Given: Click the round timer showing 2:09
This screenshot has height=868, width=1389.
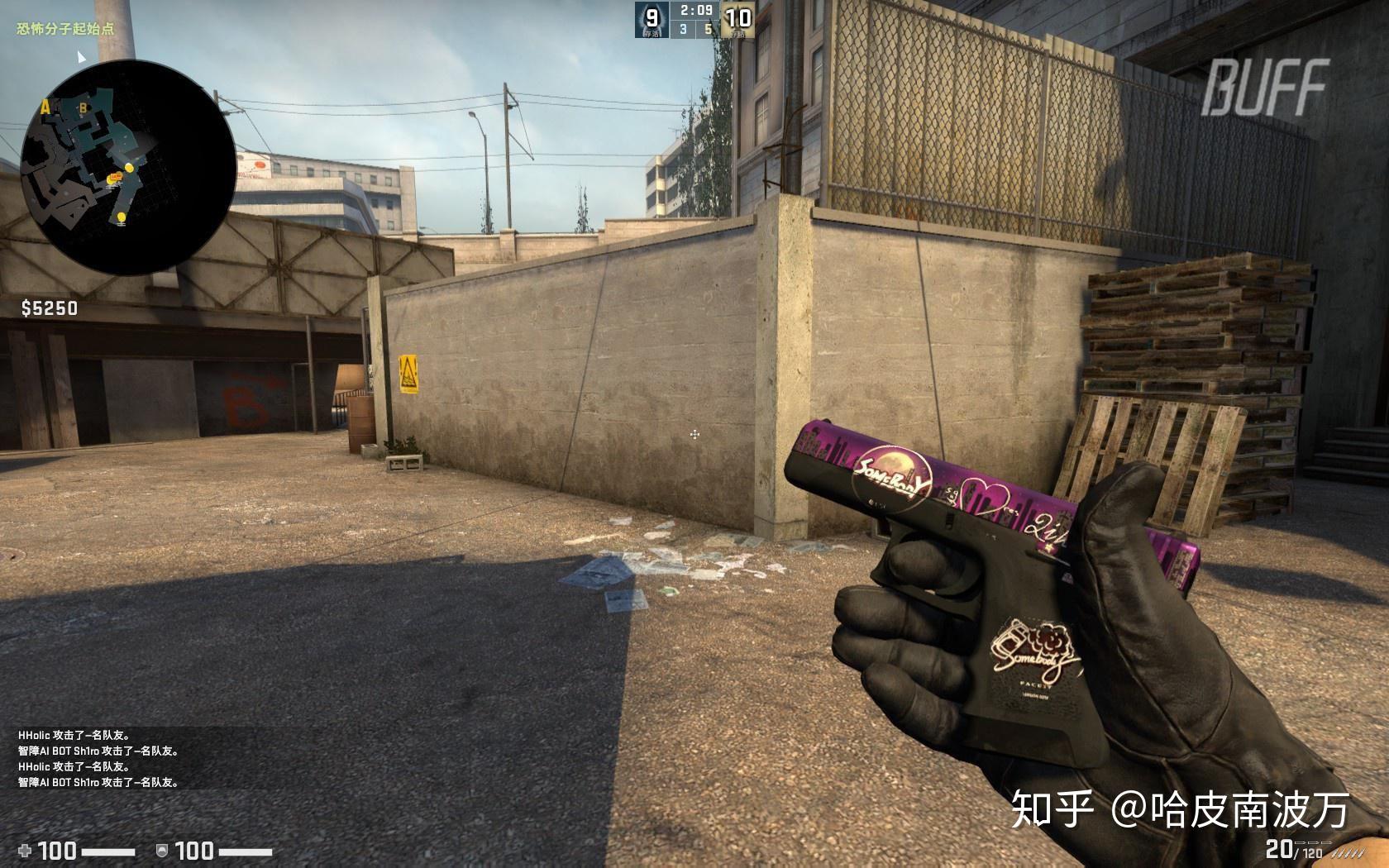Looking at the screenshot, I should tap(696, 11).
